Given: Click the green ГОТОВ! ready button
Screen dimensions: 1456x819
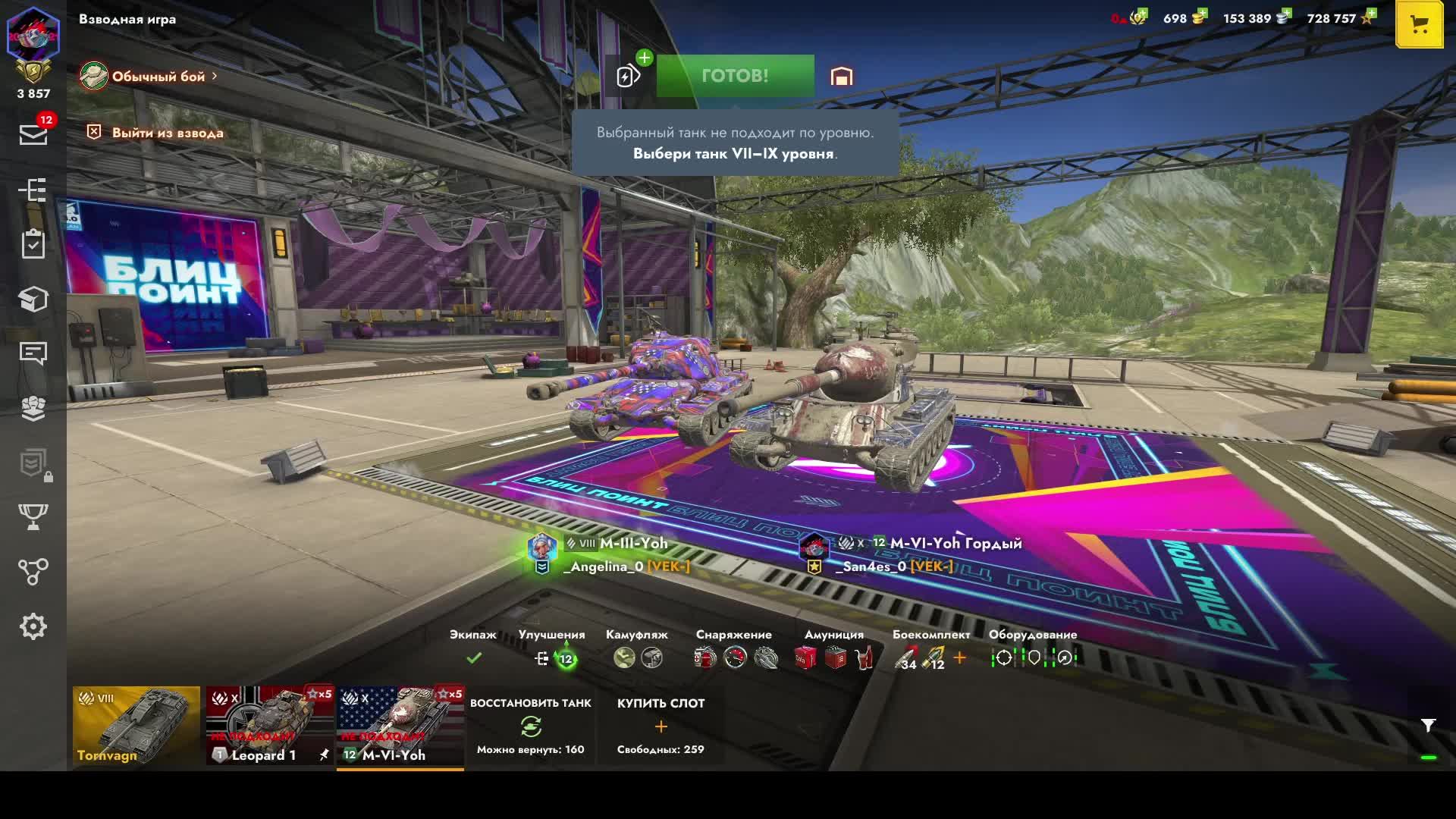Looking at the screenshot, I should point(735,76).
